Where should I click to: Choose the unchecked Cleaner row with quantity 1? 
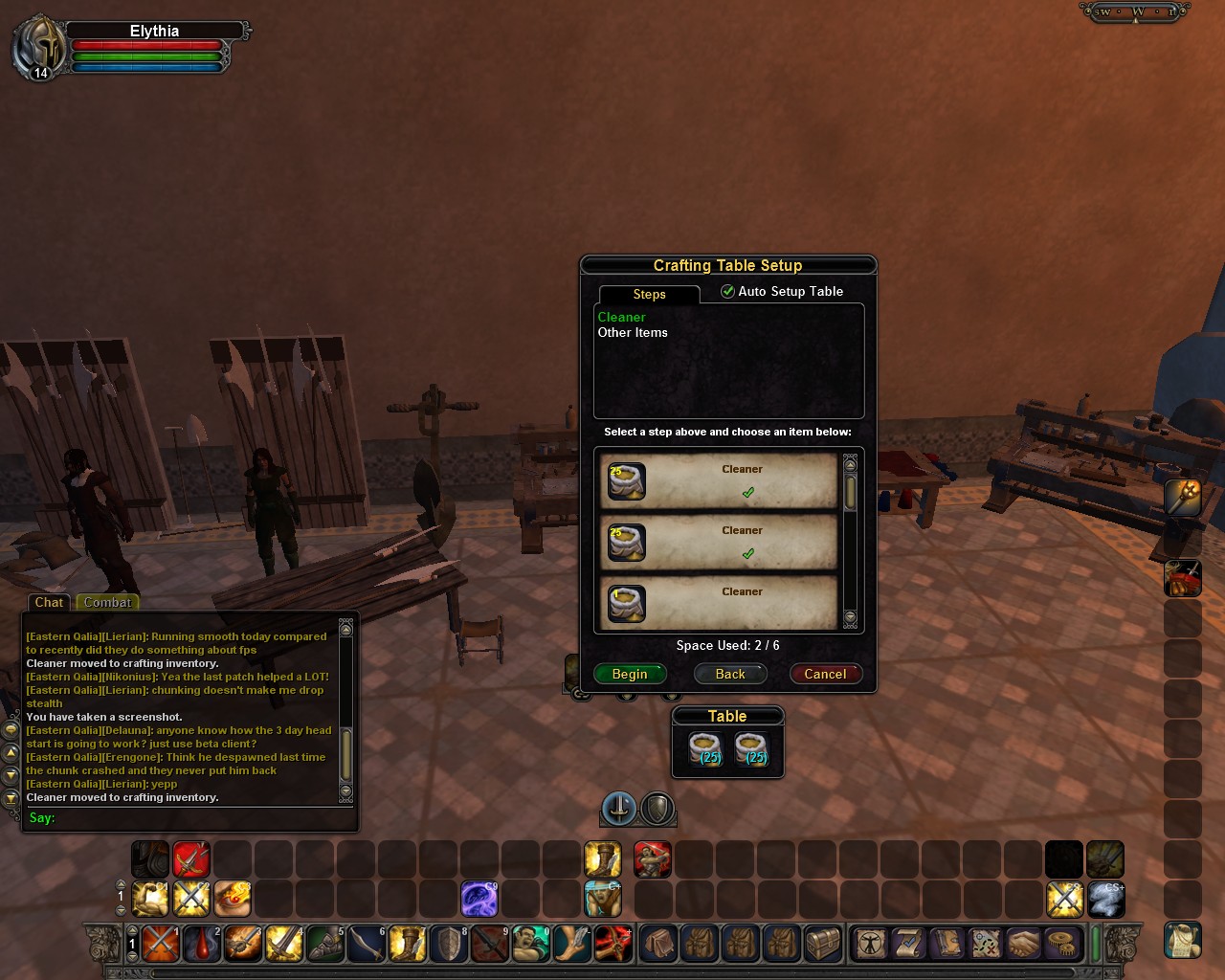coord(718,603)
